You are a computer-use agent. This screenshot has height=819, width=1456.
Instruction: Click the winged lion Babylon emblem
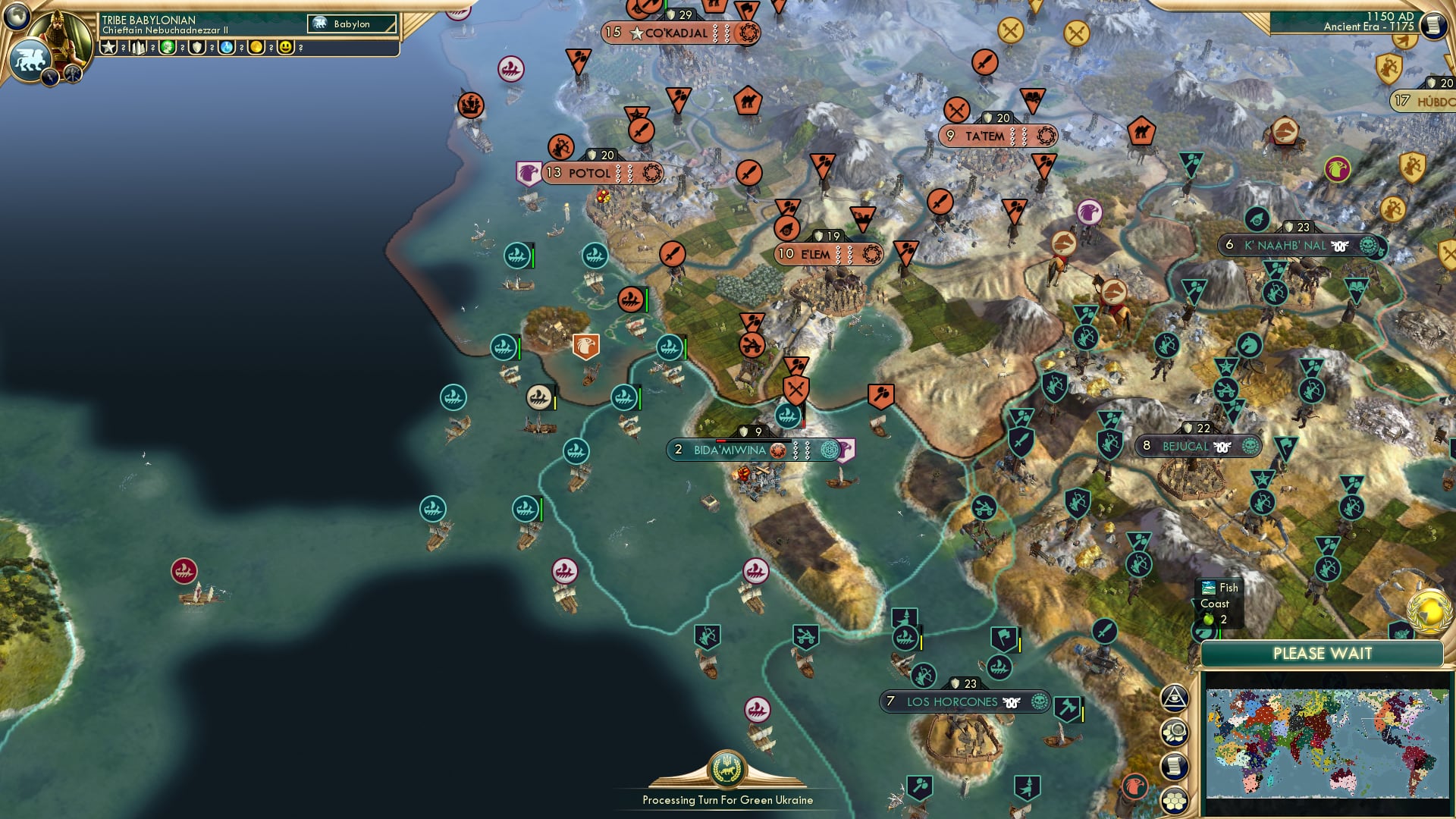[30, 59]
